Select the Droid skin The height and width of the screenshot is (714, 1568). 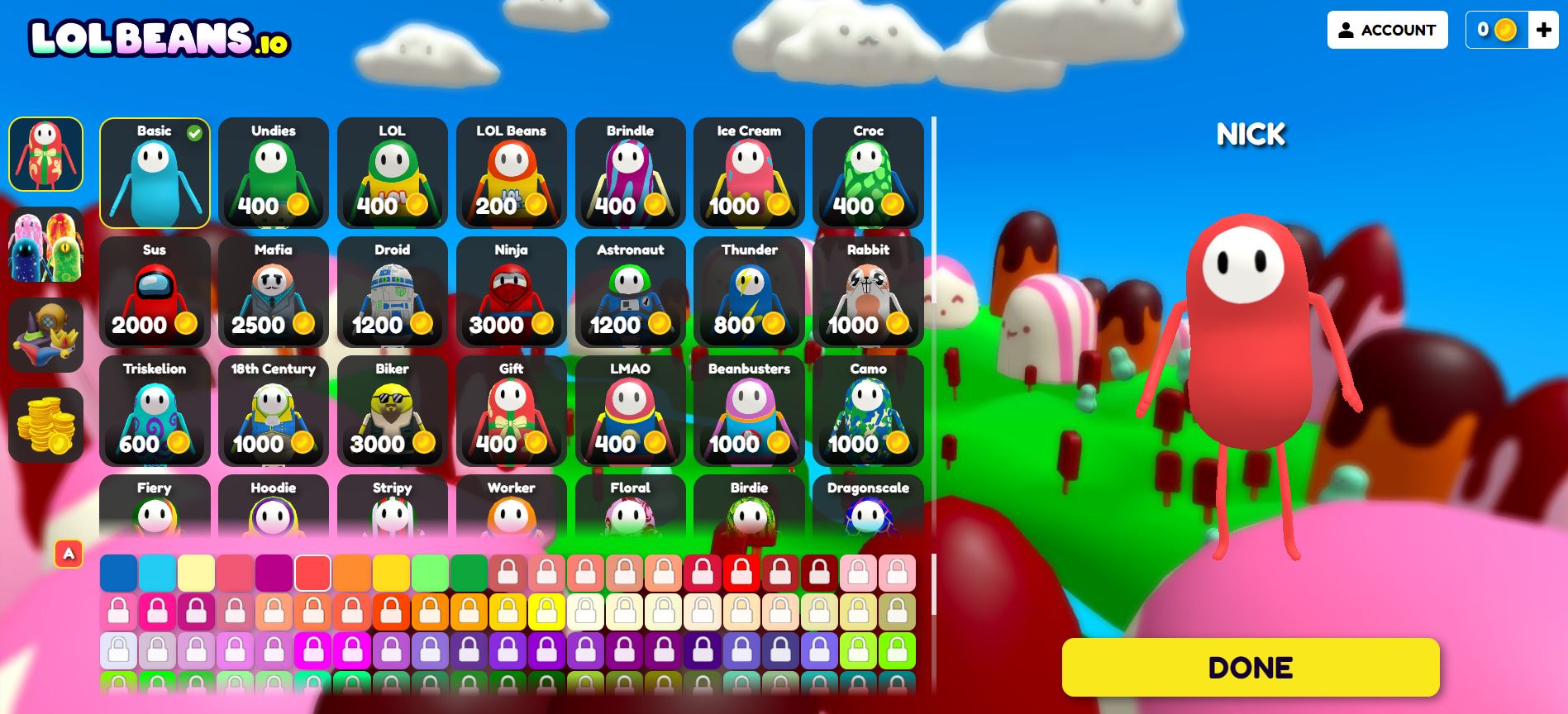392,293
